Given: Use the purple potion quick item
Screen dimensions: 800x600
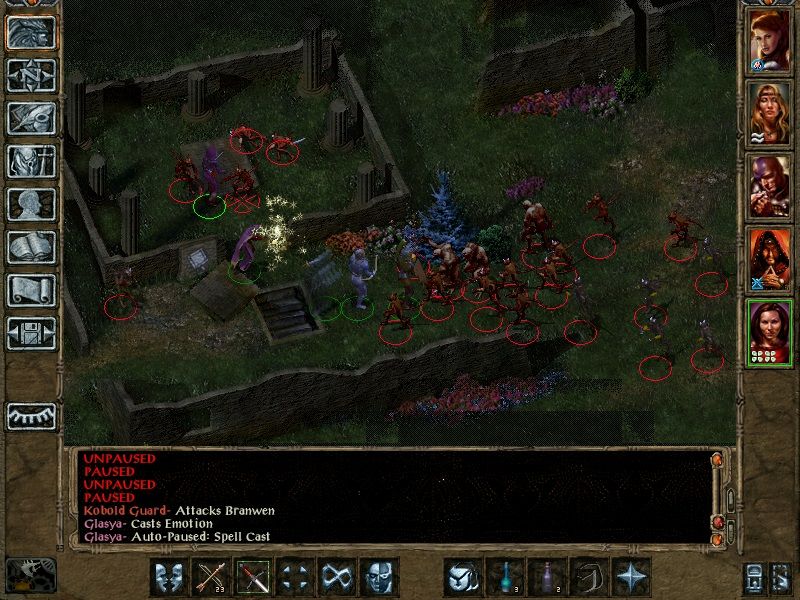Looking at the screenshot, I should click(x=546, y=577).
